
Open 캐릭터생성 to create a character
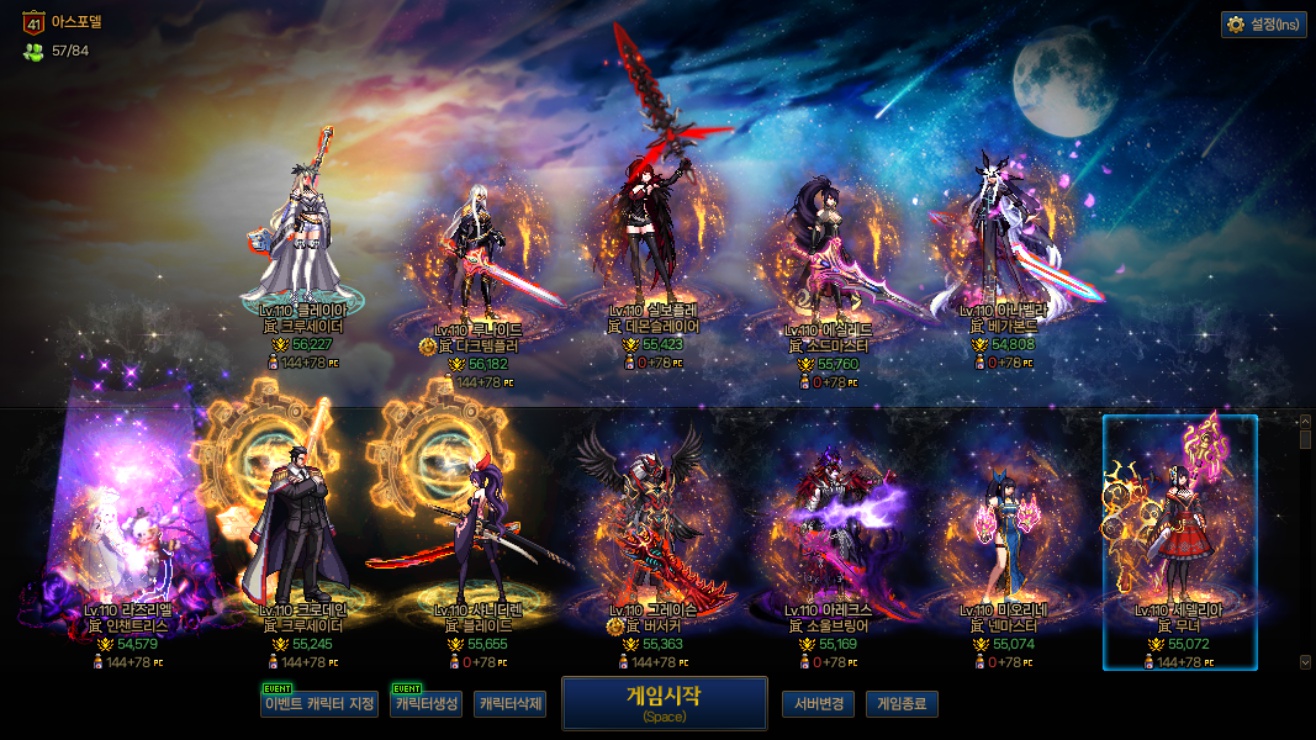(x=426, y=704)
